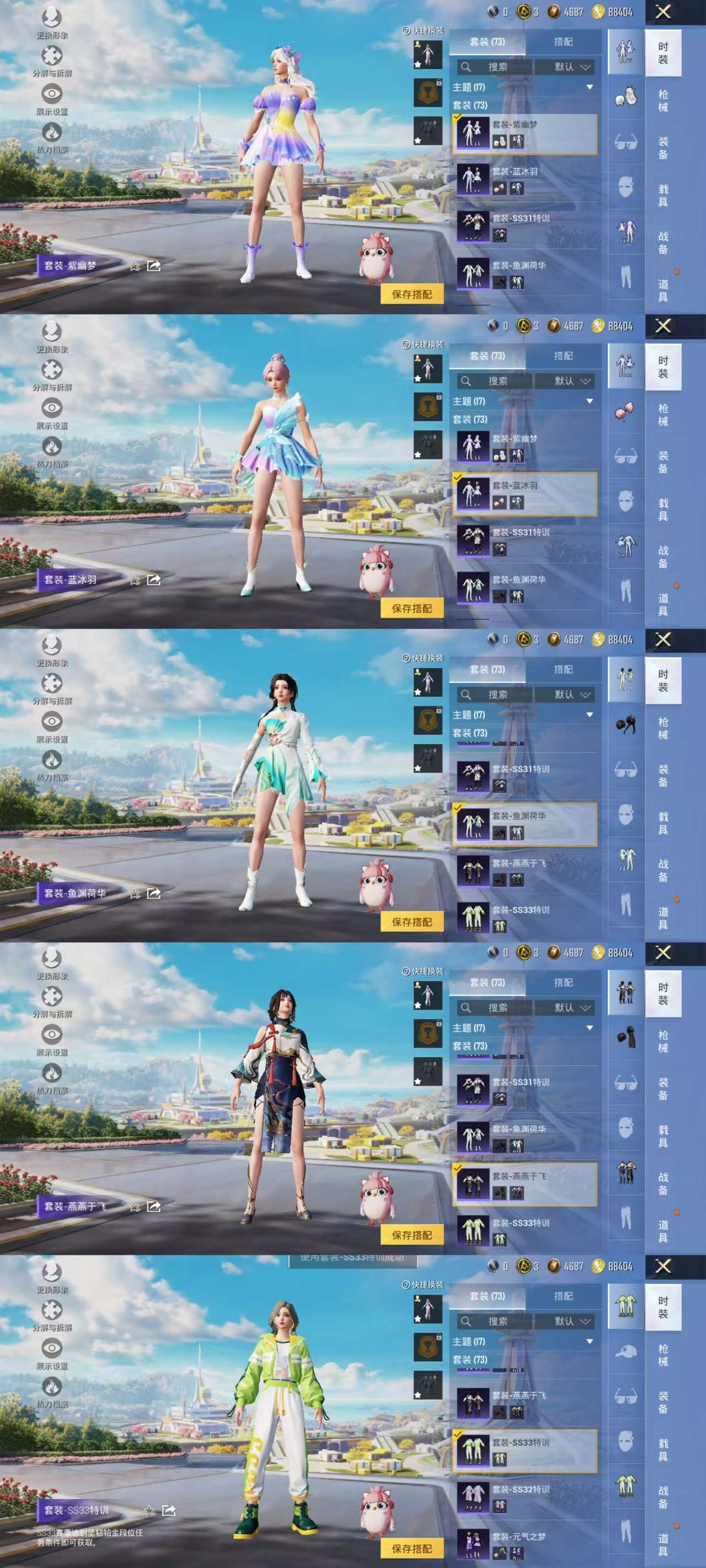This screenshot has width=706, height=1568.
Task: Switch to the 搭配 tab
Action: pyautogui.click(x=564, y=41)
